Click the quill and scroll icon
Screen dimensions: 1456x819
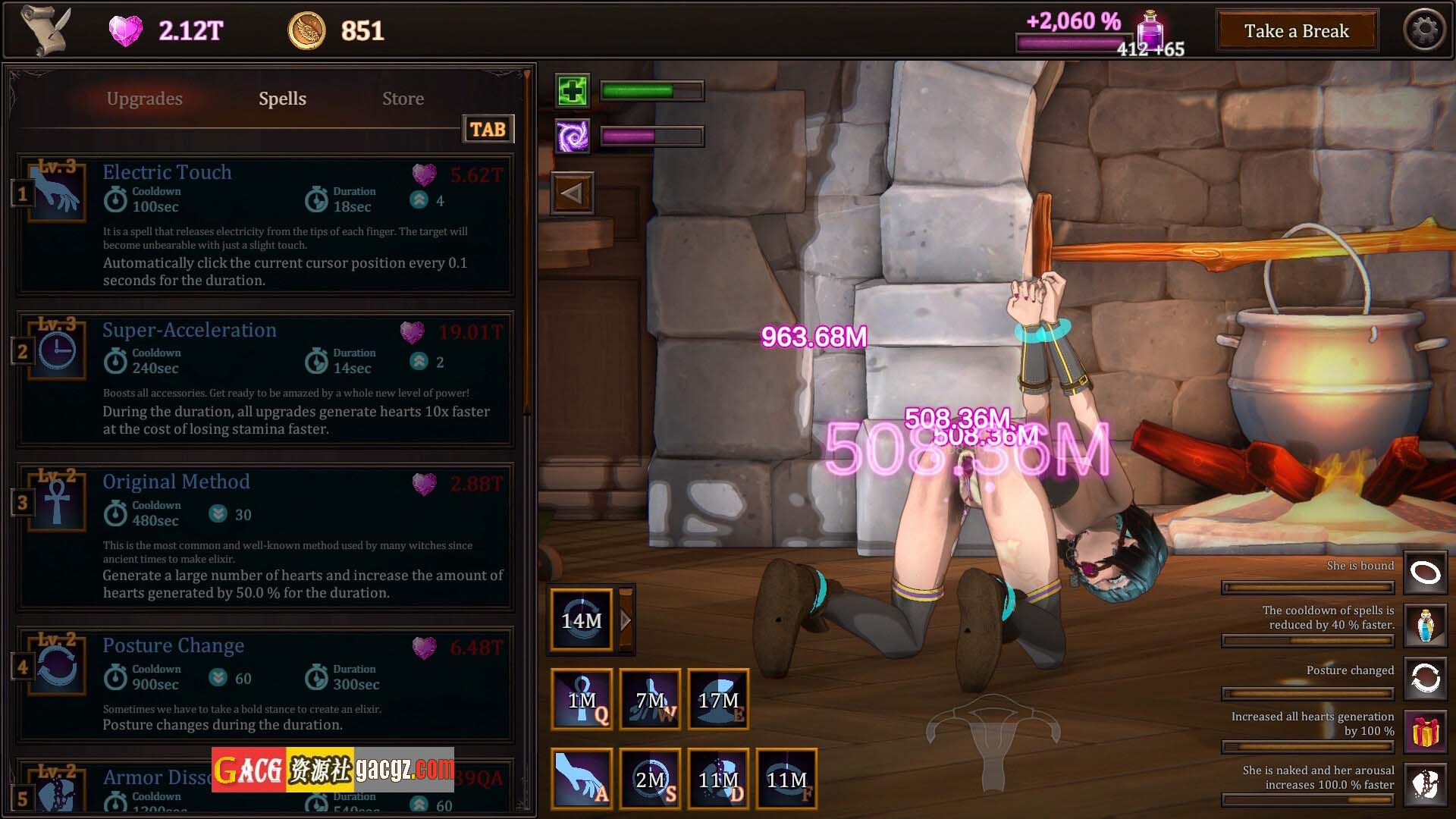click(45, 30)
